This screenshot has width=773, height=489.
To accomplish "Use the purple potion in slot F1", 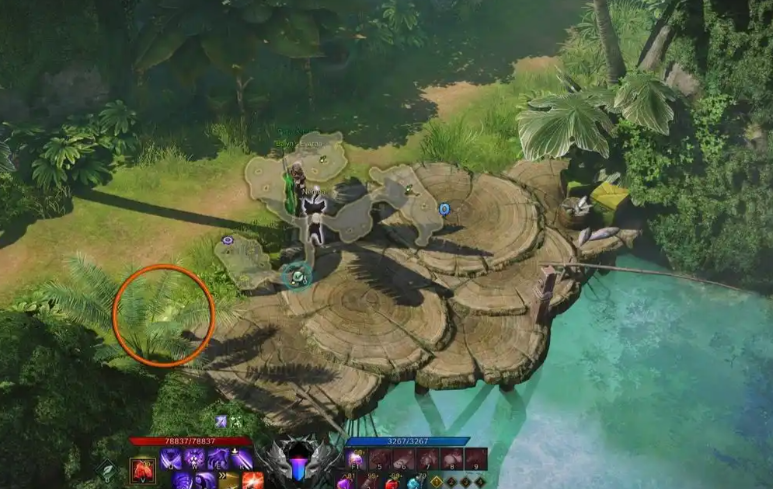I will point(357,460).
